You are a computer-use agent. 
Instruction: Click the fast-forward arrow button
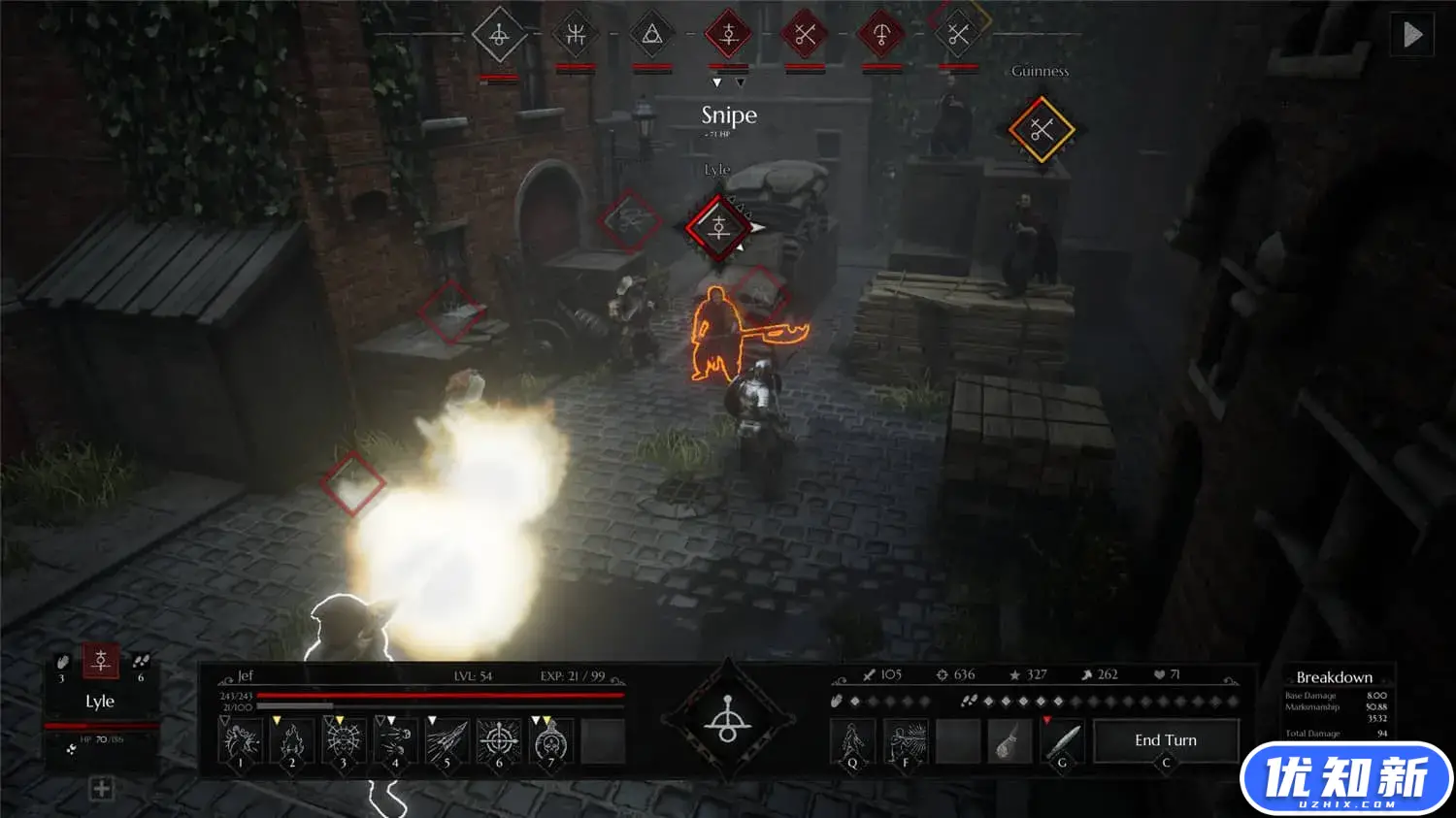1412,35
